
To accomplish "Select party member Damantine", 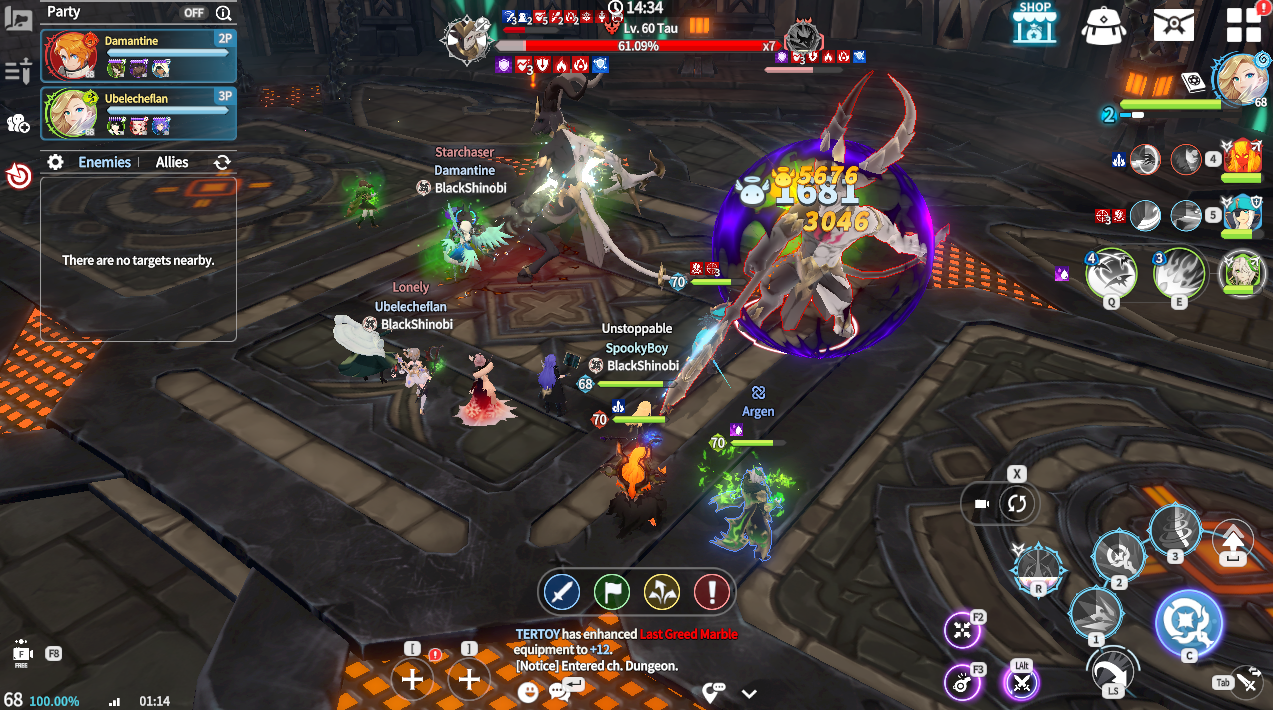I will pyautogui.click(x=138, y=55).
